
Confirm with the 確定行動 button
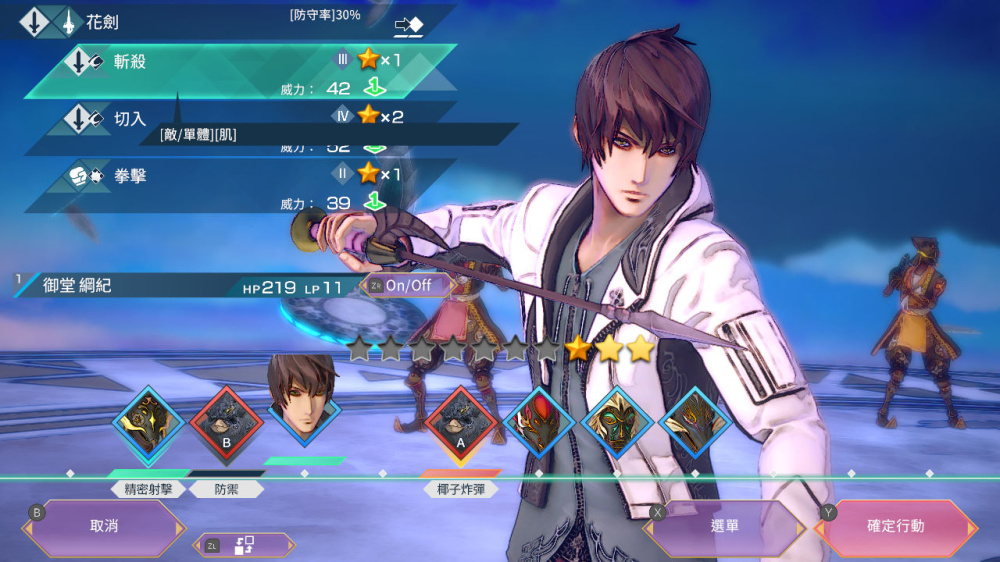click(896, 526)
